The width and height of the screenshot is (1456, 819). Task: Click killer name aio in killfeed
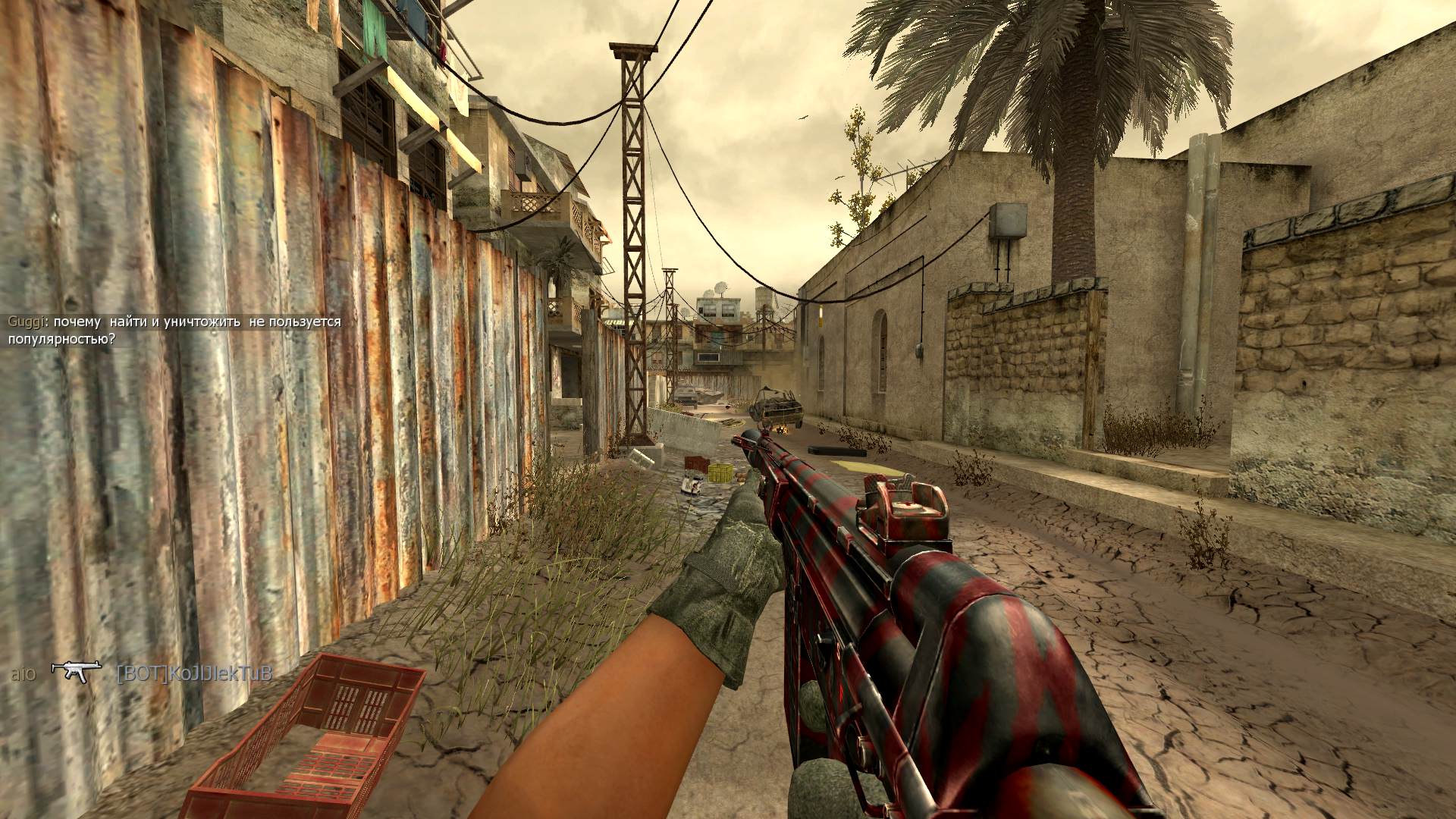(23, 673)
